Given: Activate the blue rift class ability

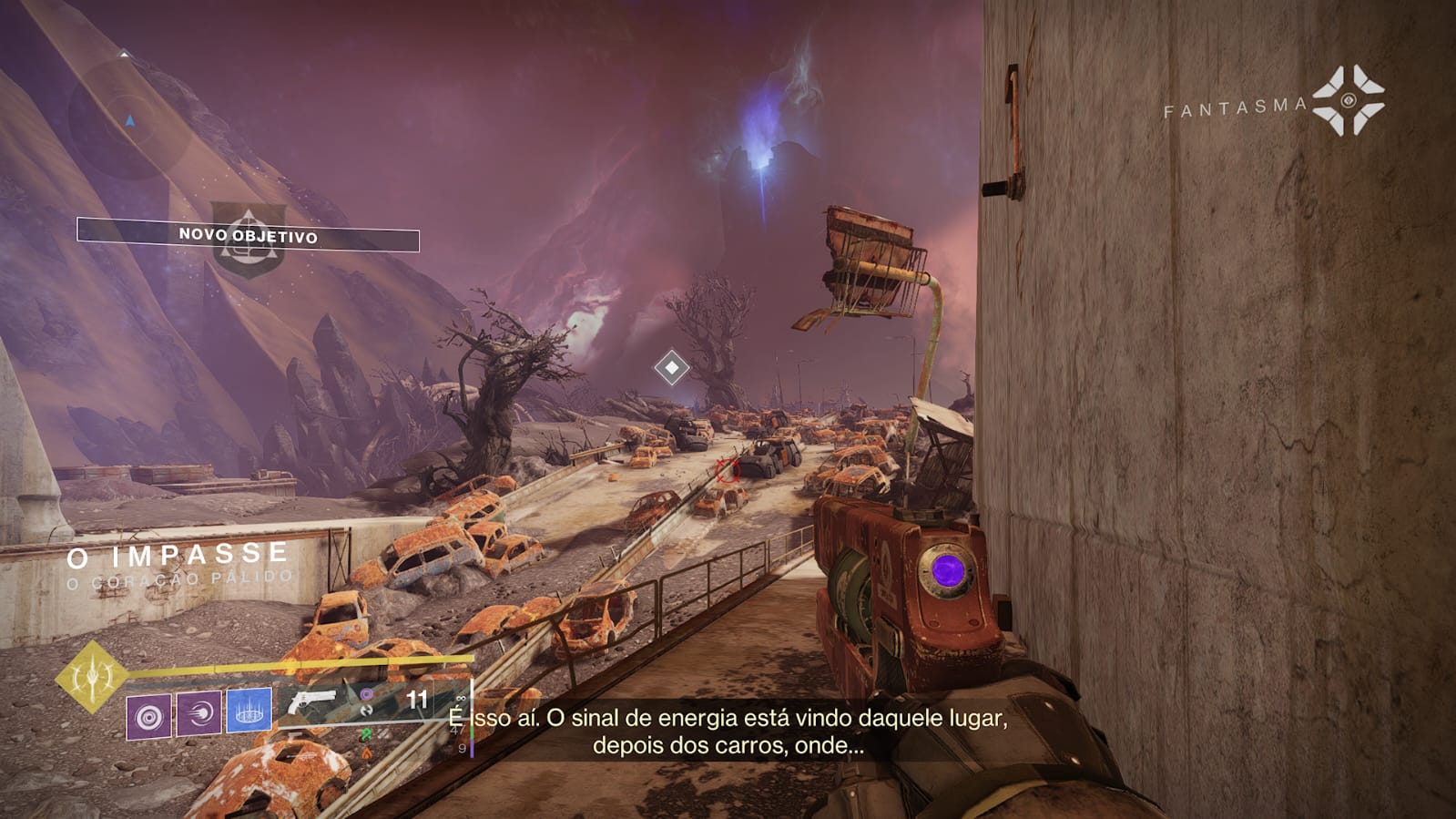Looking at the screenshot, I should point(249,711).
